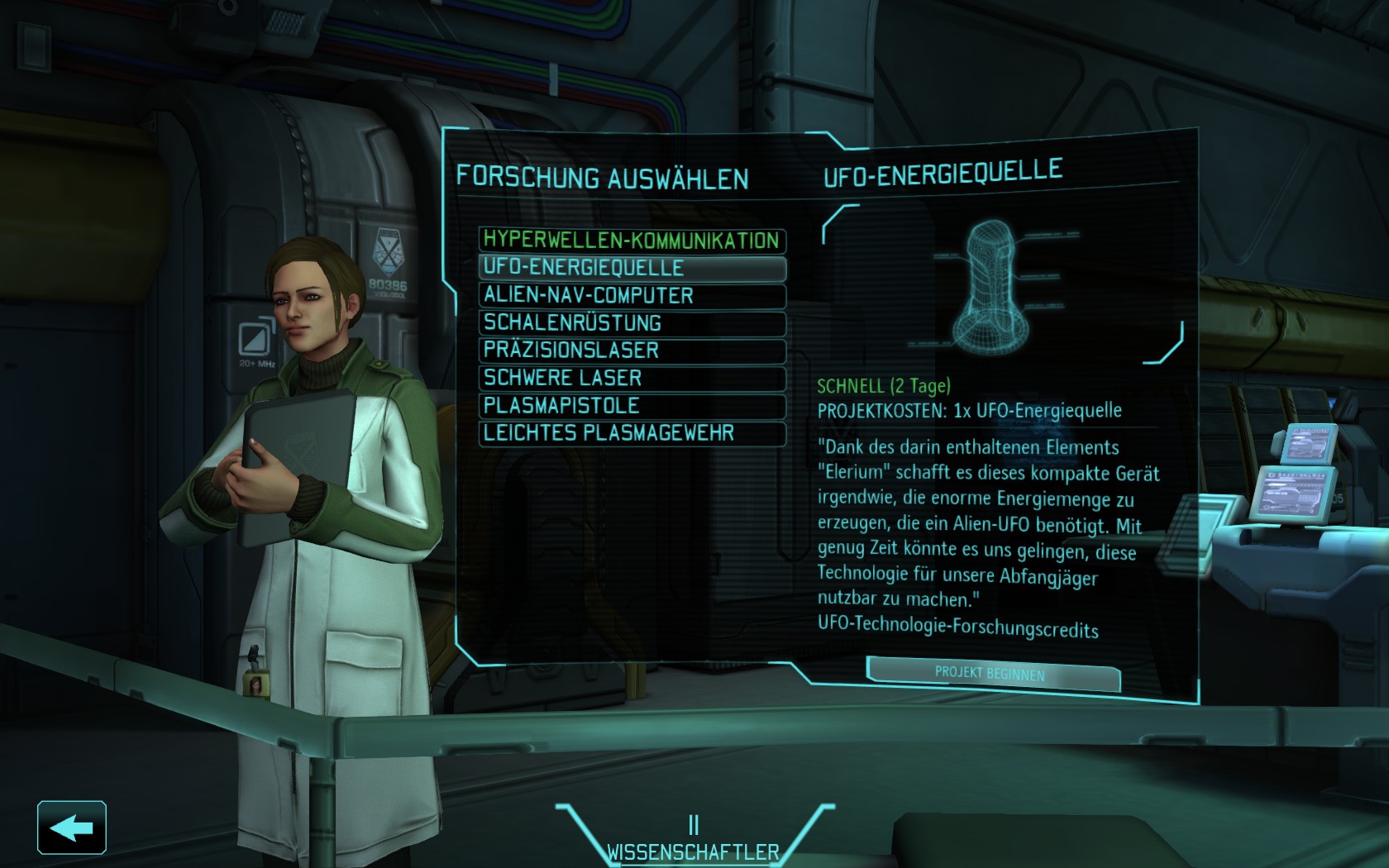The image size is (1389, 868).
Task: Choose Schwere Laser in research list
Action: click(632, 378)
